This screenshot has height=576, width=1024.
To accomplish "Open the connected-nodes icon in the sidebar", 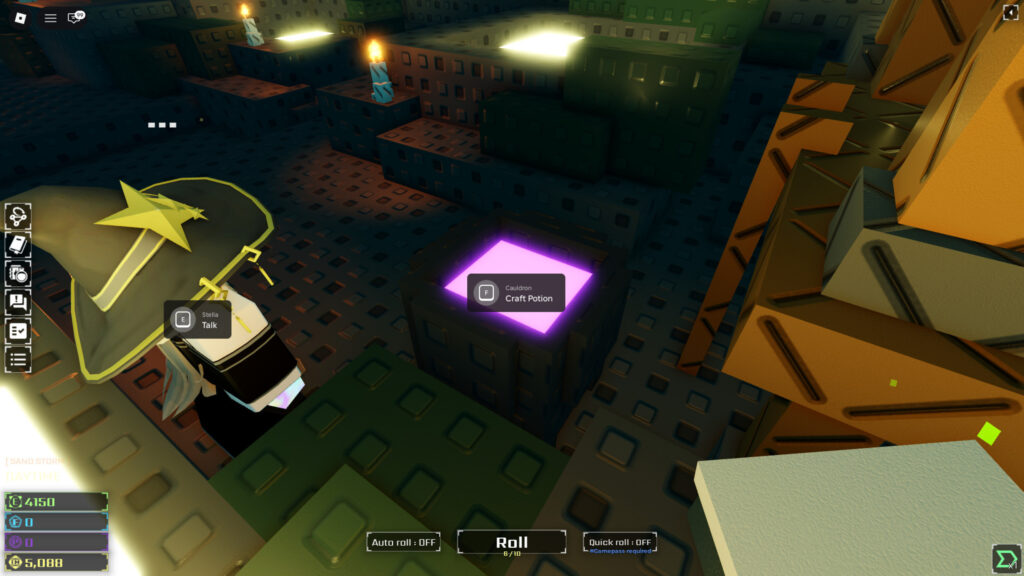I will tap(18, 216).
